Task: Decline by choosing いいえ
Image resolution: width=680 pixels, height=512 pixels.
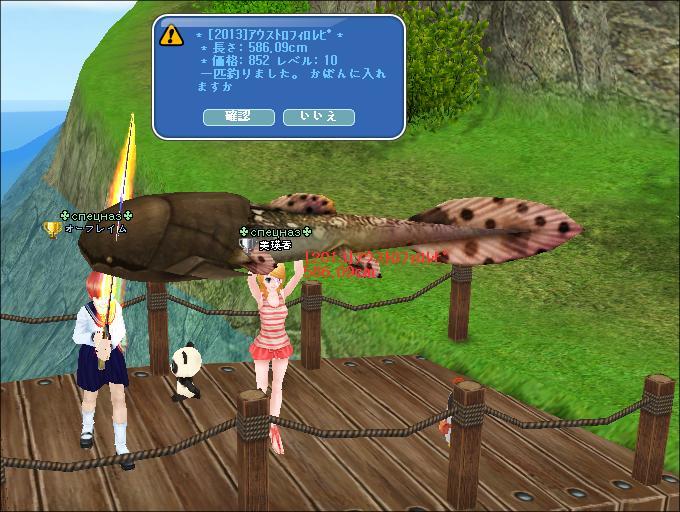Action: point(319,117)
